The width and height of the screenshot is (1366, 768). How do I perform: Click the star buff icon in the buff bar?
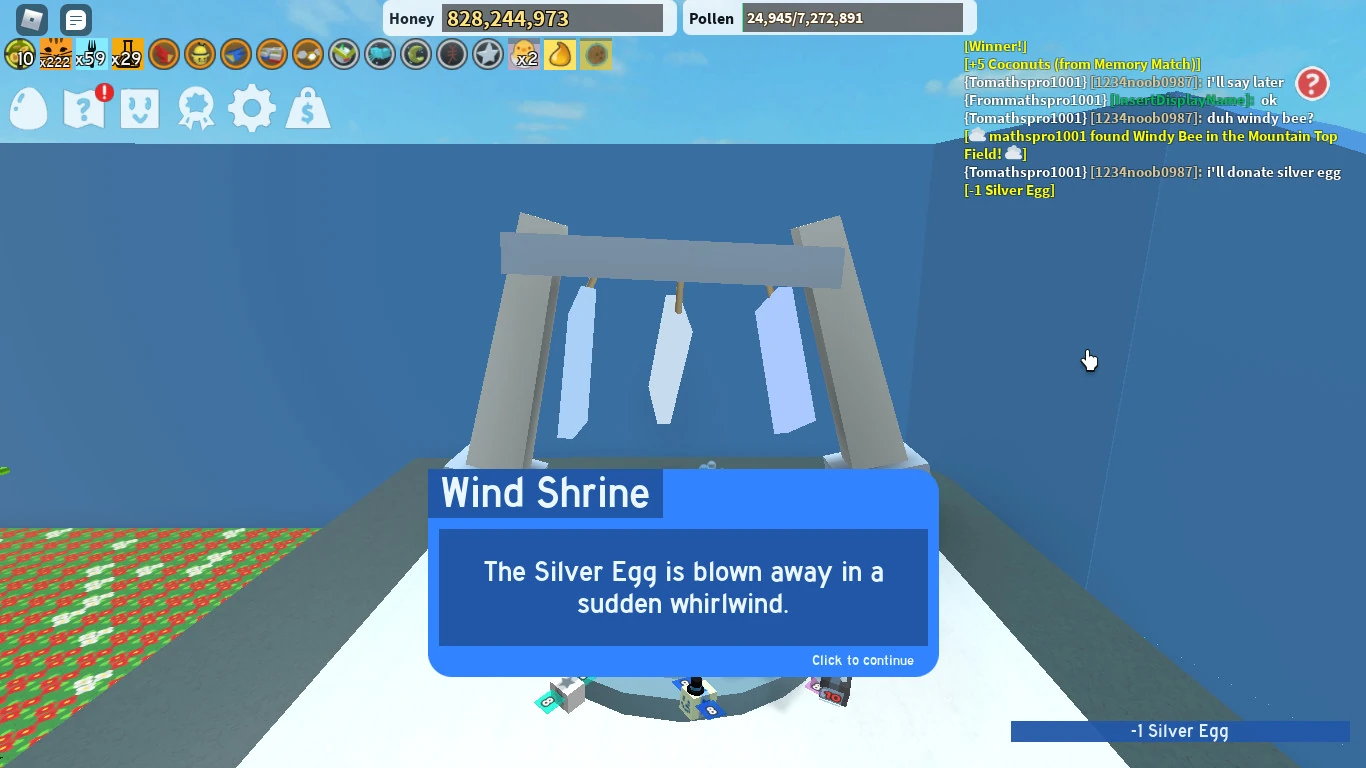tap(487, 54)
